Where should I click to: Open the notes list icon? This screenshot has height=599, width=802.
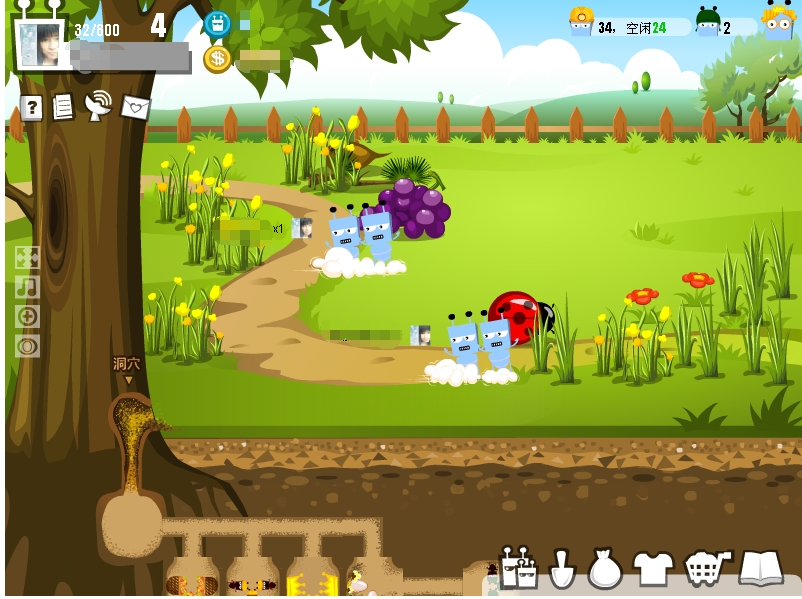(x=63, y=107)
